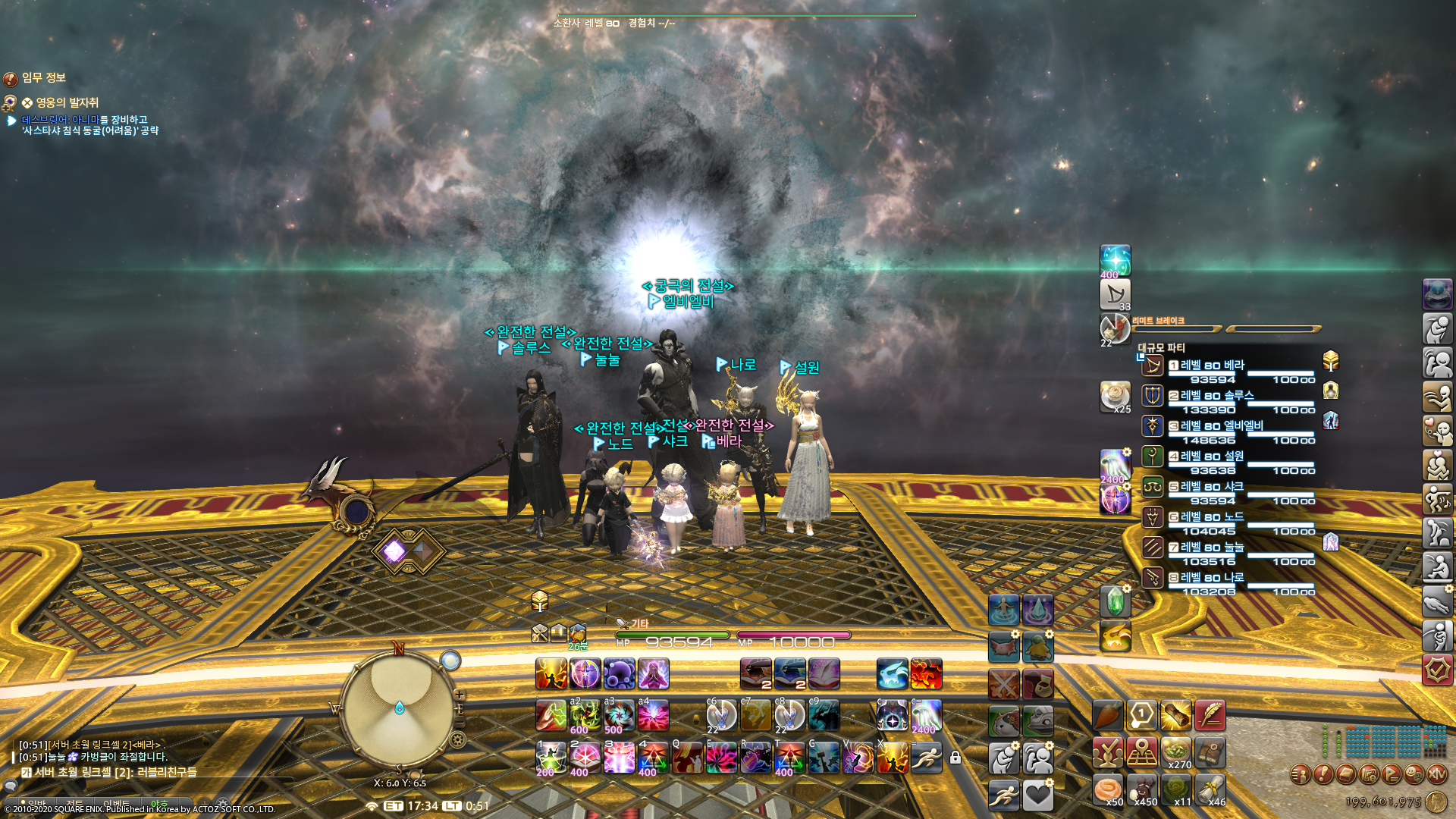The image size is (1456, 819).
Task: Open the XIV system menu button
Action: click(x=1436, y=774)
